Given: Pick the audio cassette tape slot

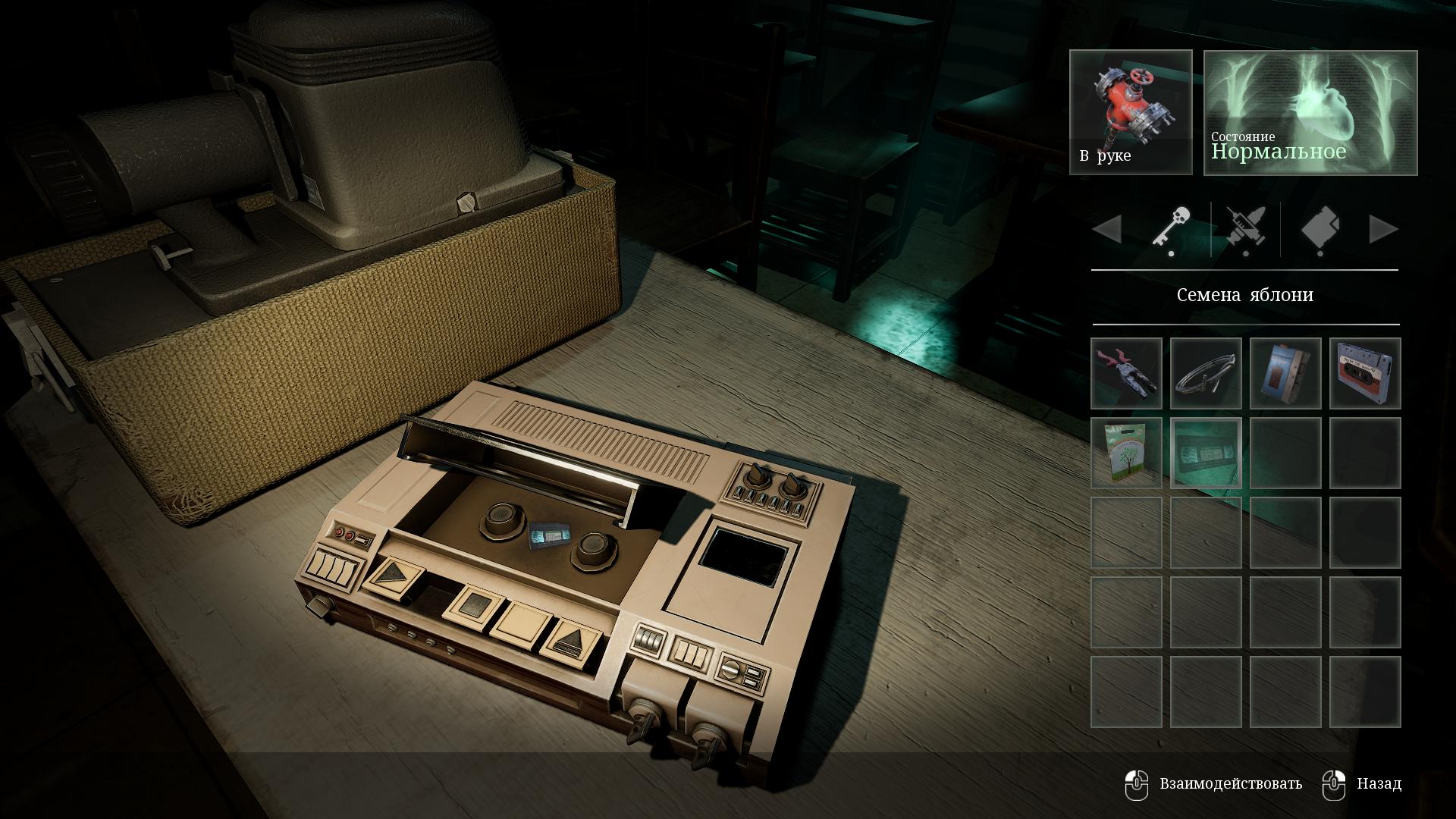Looking at the screenshot, I should [1365, 373].
